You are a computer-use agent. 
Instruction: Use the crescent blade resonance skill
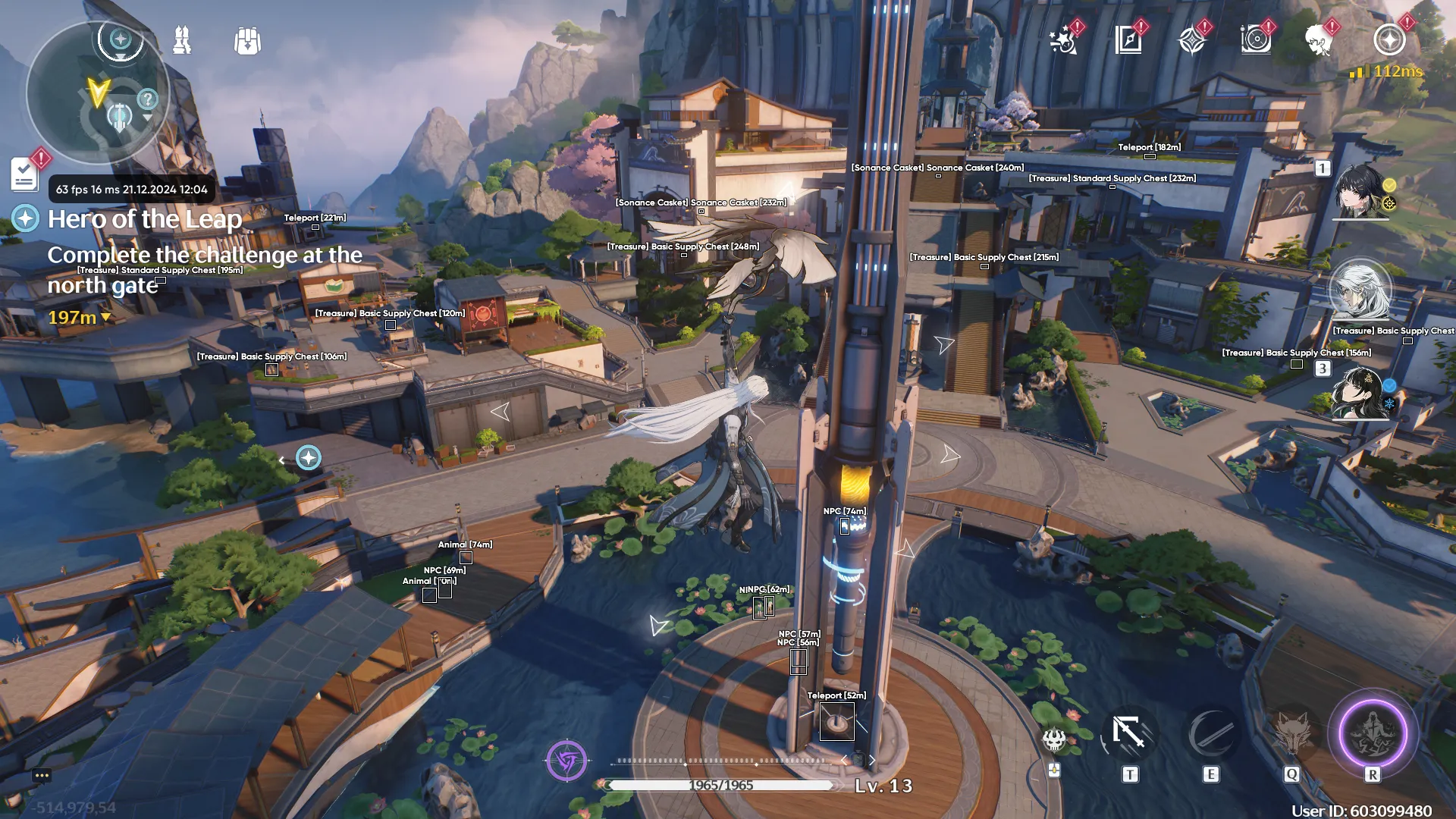[1211, 734]
